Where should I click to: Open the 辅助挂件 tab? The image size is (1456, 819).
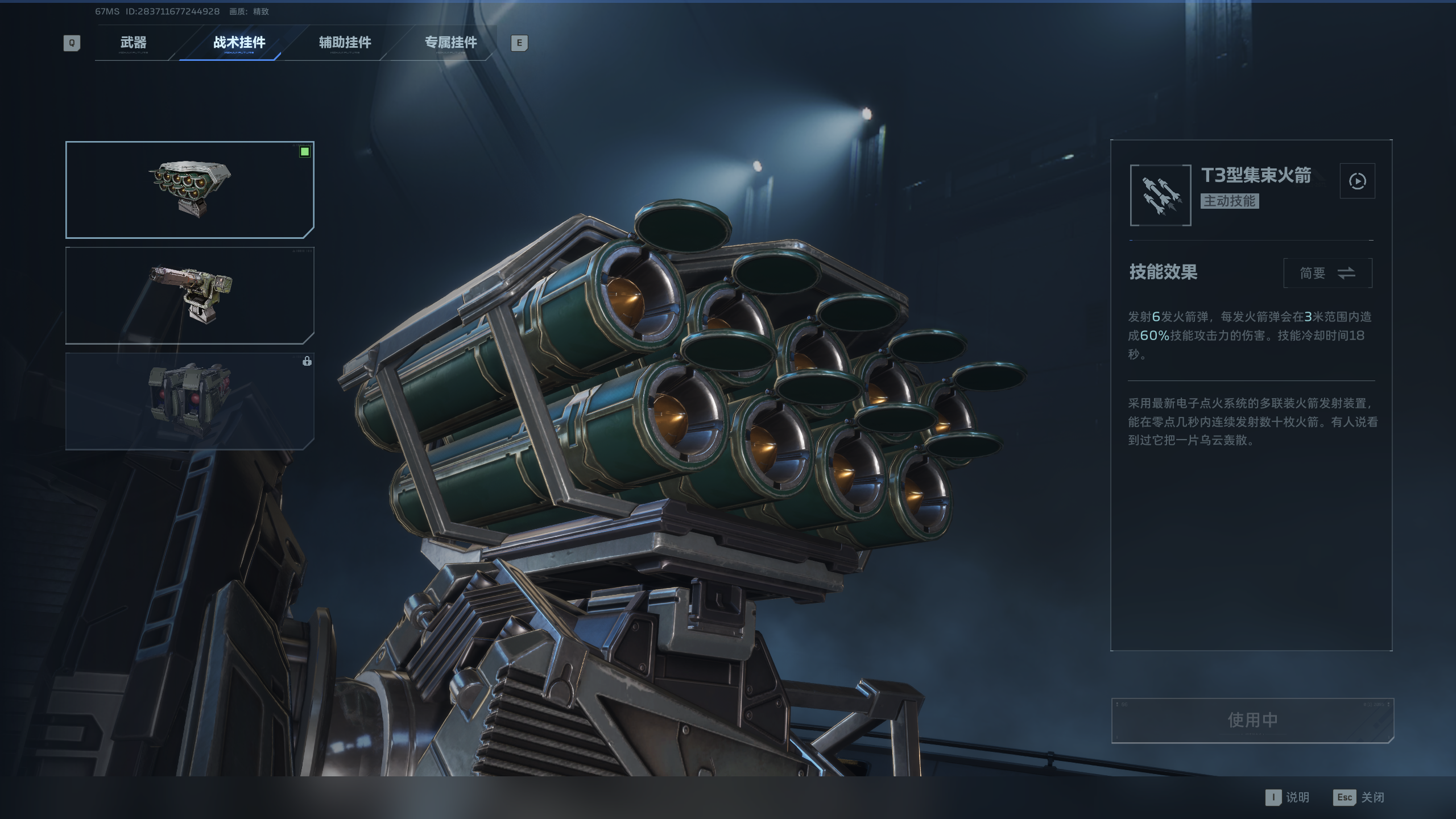[345, 43]
